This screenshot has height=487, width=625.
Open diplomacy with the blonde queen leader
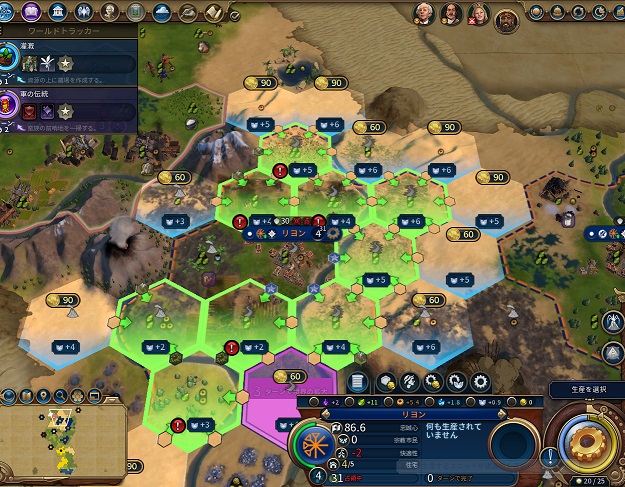click(x=480, y=14)
